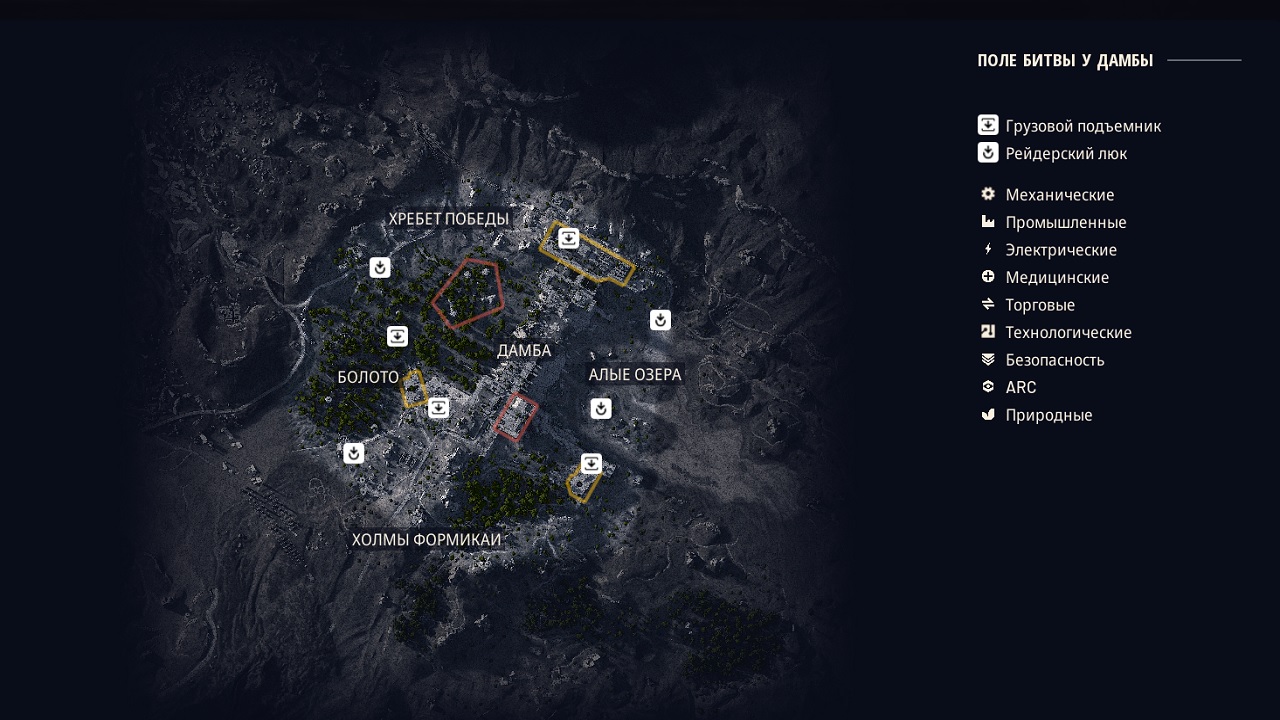
Task: Choose the Механические loot category
Action: tap(1059, 195)
